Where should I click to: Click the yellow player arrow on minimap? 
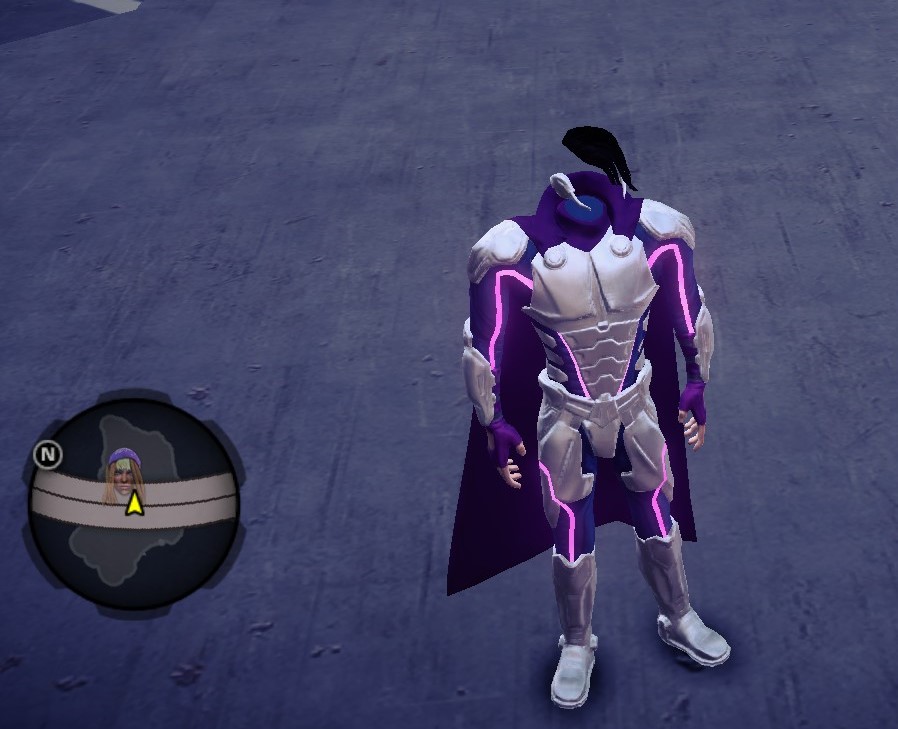click(x=134, y=503)
